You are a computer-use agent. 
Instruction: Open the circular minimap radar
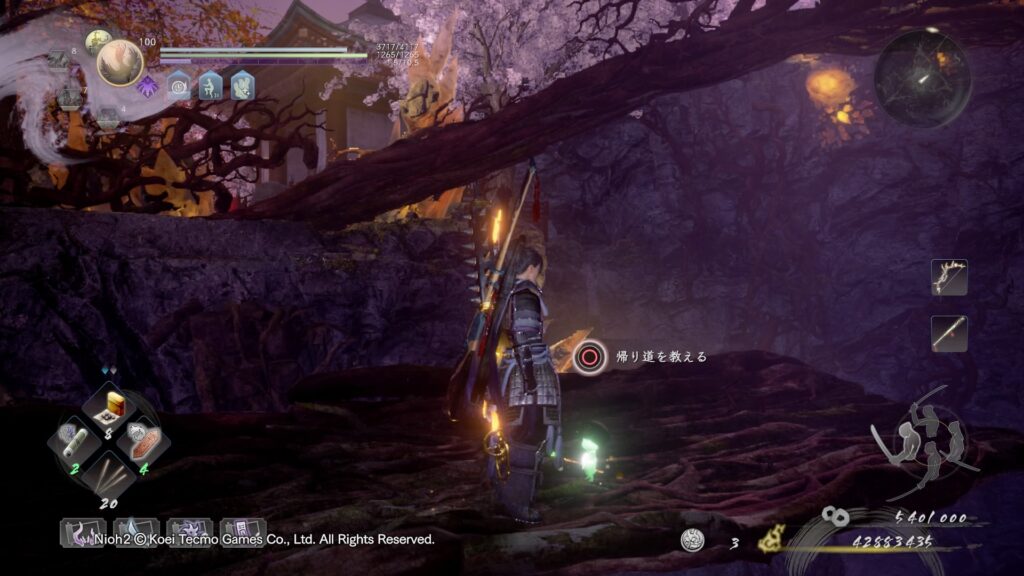[x=922, y=78]
